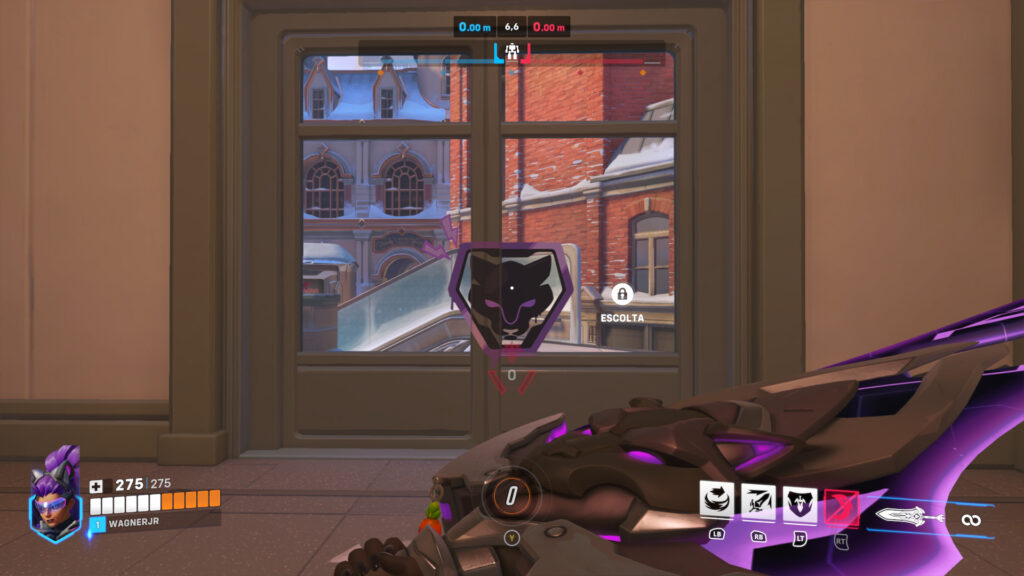The height and width of the screenshot is (576, 1024).
Task: Trigger the winged crest shield ability
Action: pos(800,504)
